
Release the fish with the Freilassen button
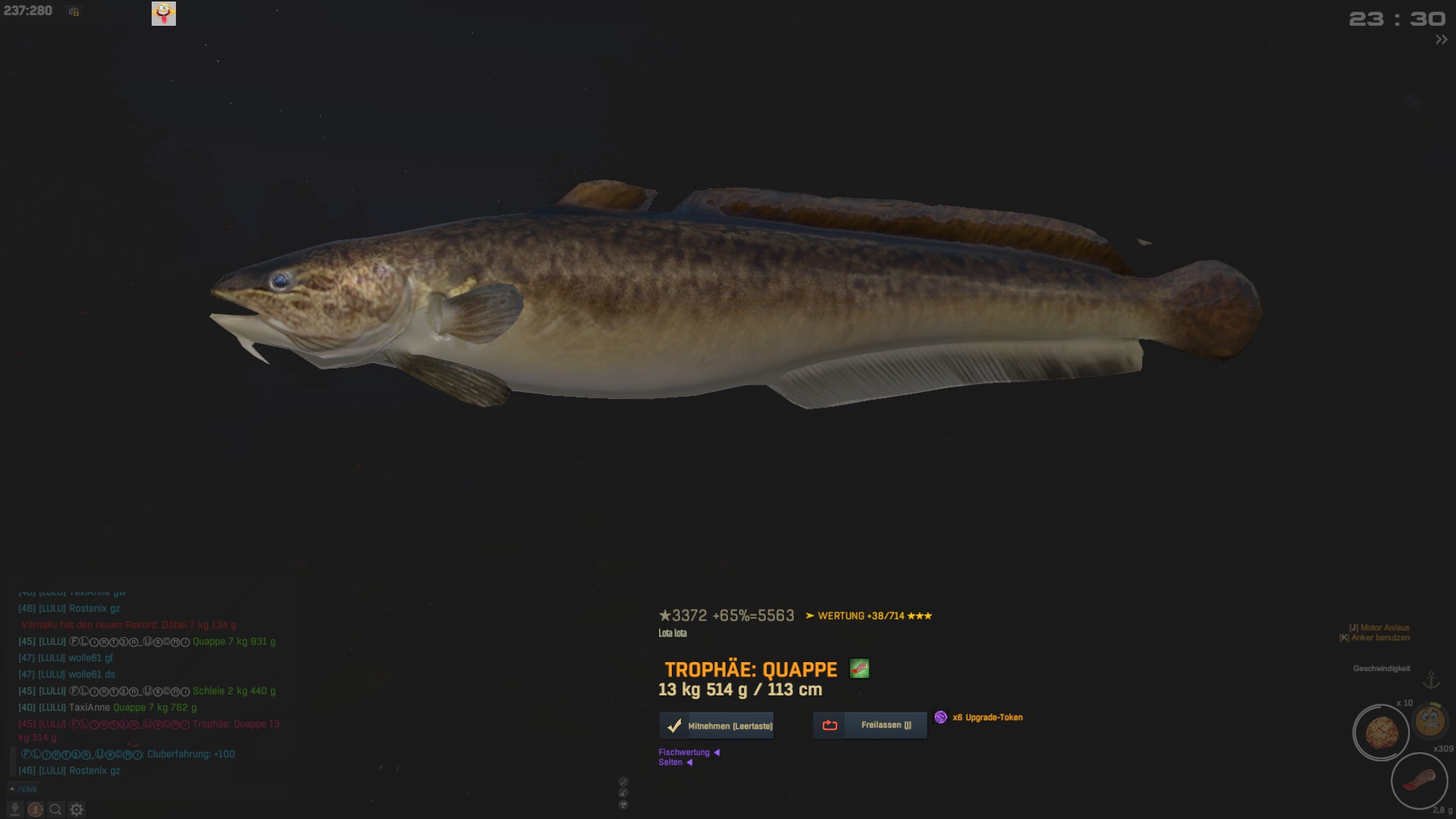pyautogui.click(x=870, y=725)
